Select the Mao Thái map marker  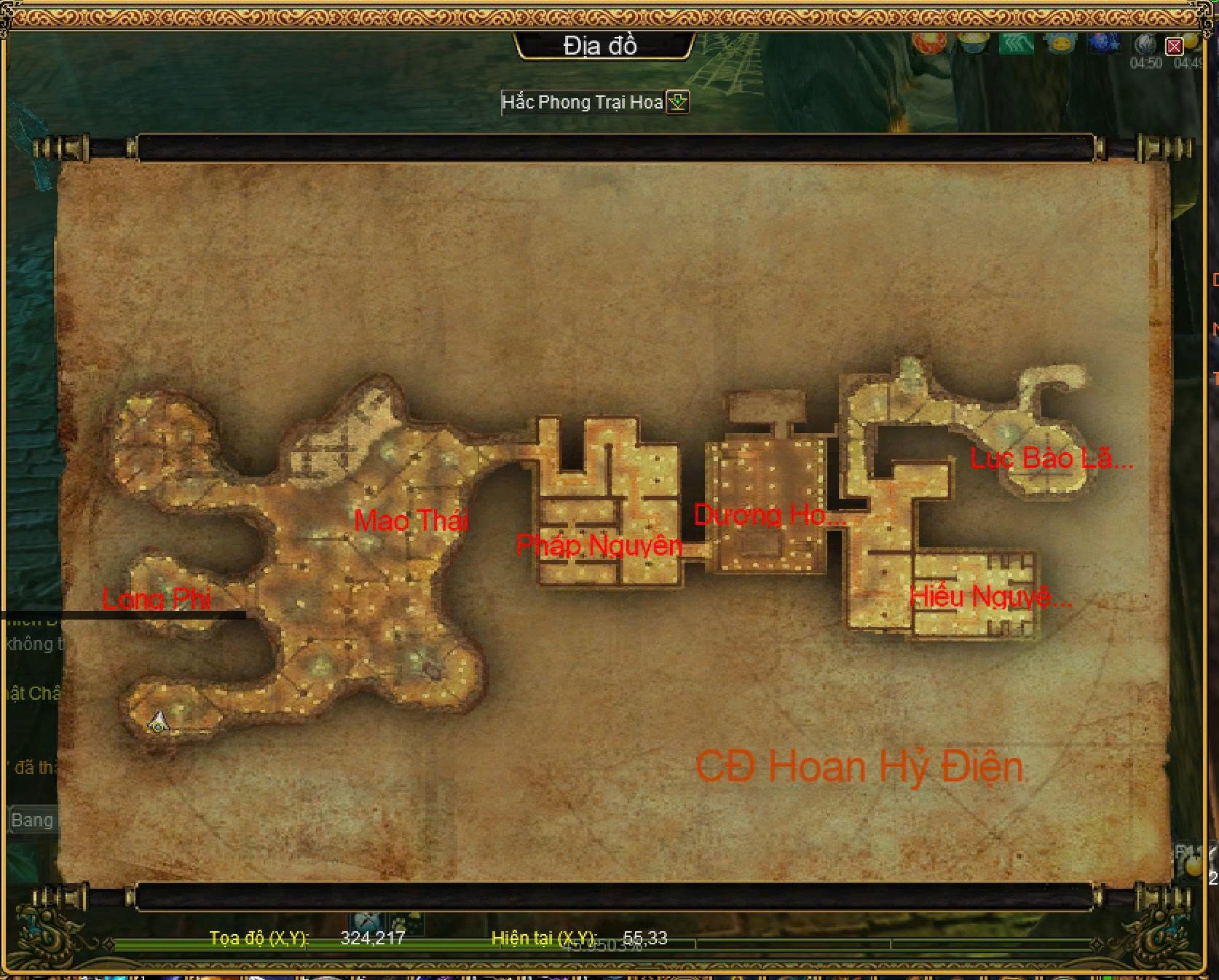(411, 520)
